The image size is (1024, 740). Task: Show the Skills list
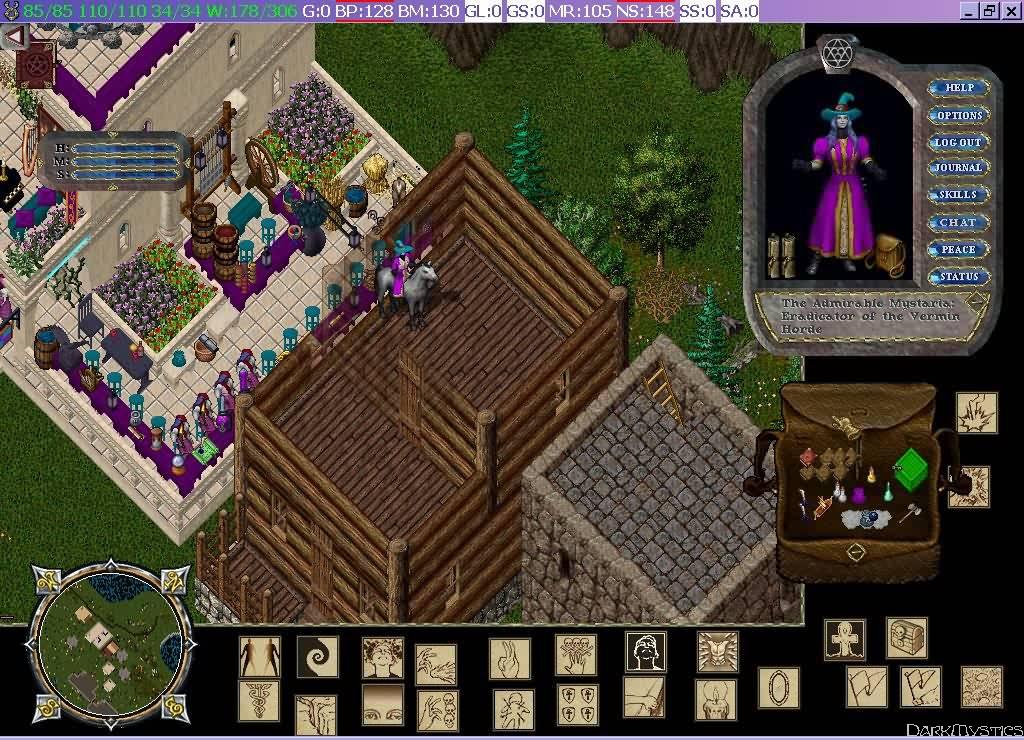(959, 195)
